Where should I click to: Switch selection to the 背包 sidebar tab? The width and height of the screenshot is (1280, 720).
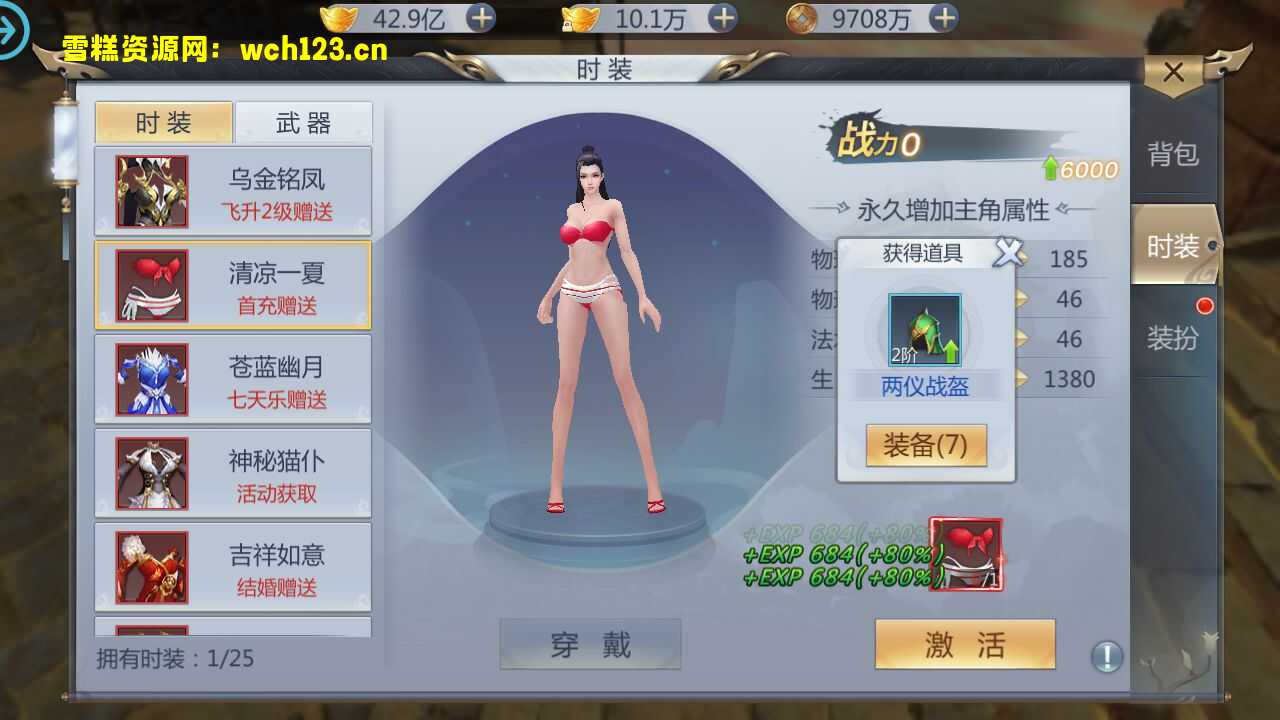1174,151
